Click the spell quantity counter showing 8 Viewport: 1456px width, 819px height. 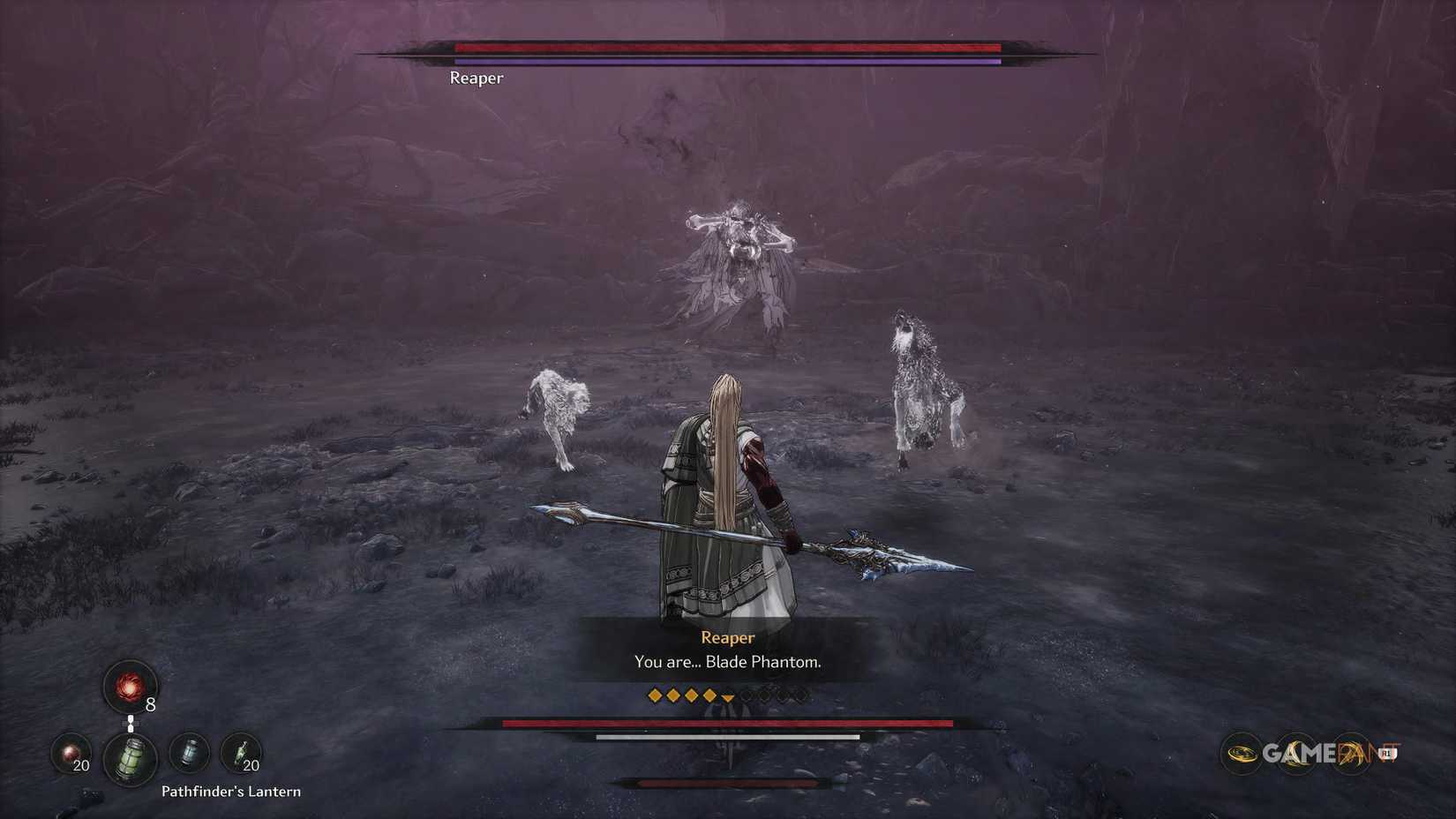[150, 703]
